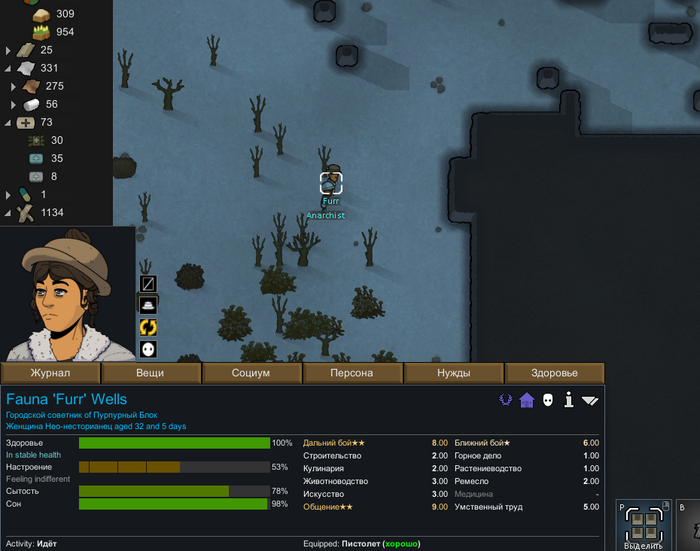Show the Социум tab
Screen dimensions: 700x551
251,373
